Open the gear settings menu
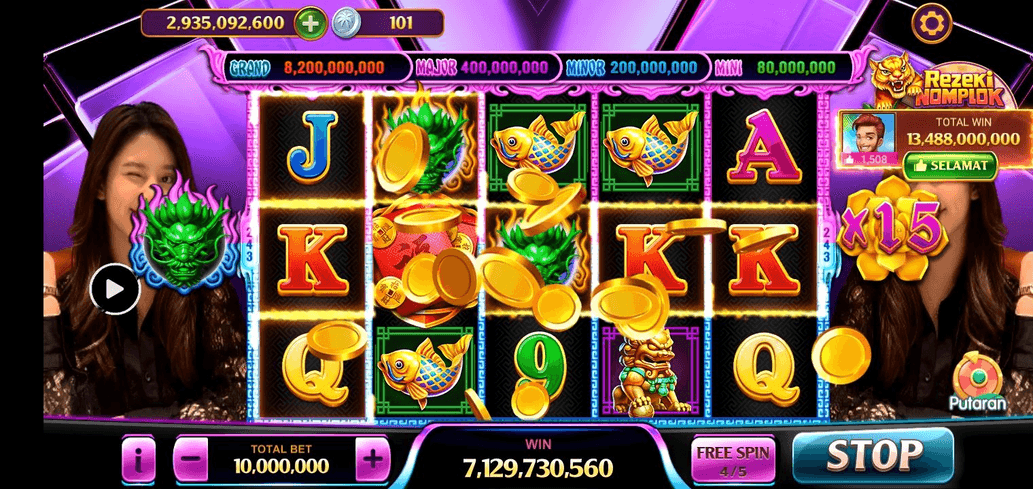1033x489 pixels. click(x=931, y=22)
